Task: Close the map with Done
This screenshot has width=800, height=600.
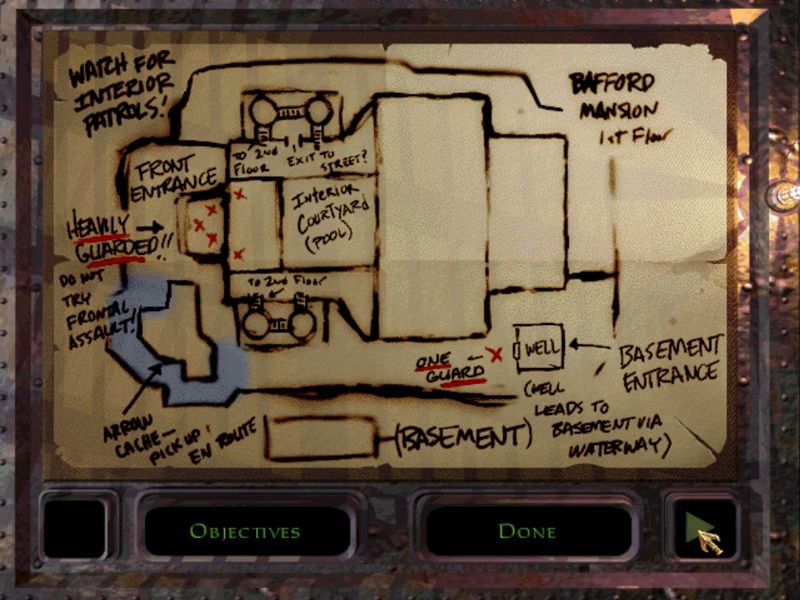Action: point(527,531)
